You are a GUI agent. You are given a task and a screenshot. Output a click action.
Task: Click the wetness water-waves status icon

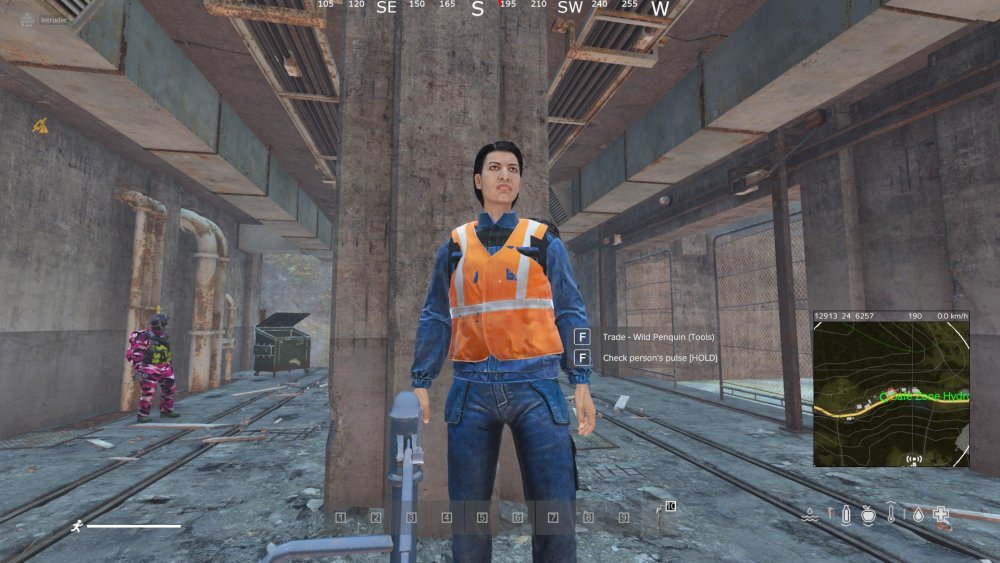pyautogui.click(x=811, y=515)
